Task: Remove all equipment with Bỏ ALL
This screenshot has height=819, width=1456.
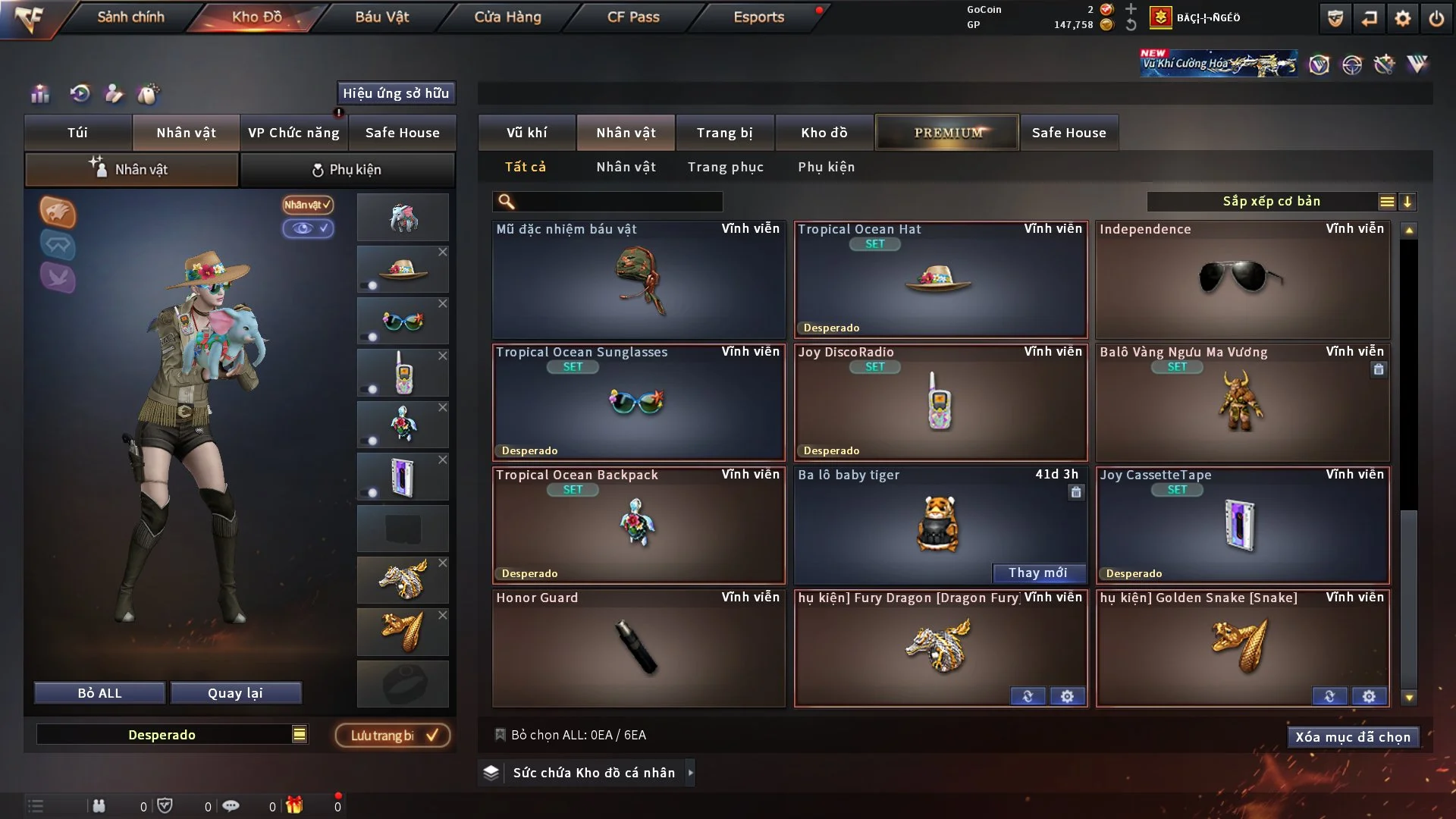Action: pos(99,693)
